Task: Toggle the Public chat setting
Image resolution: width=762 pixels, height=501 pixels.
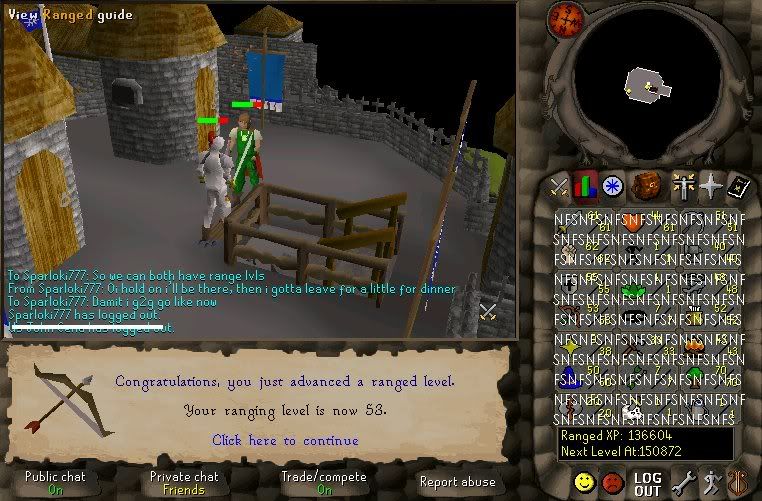Action: pos(55,483)
